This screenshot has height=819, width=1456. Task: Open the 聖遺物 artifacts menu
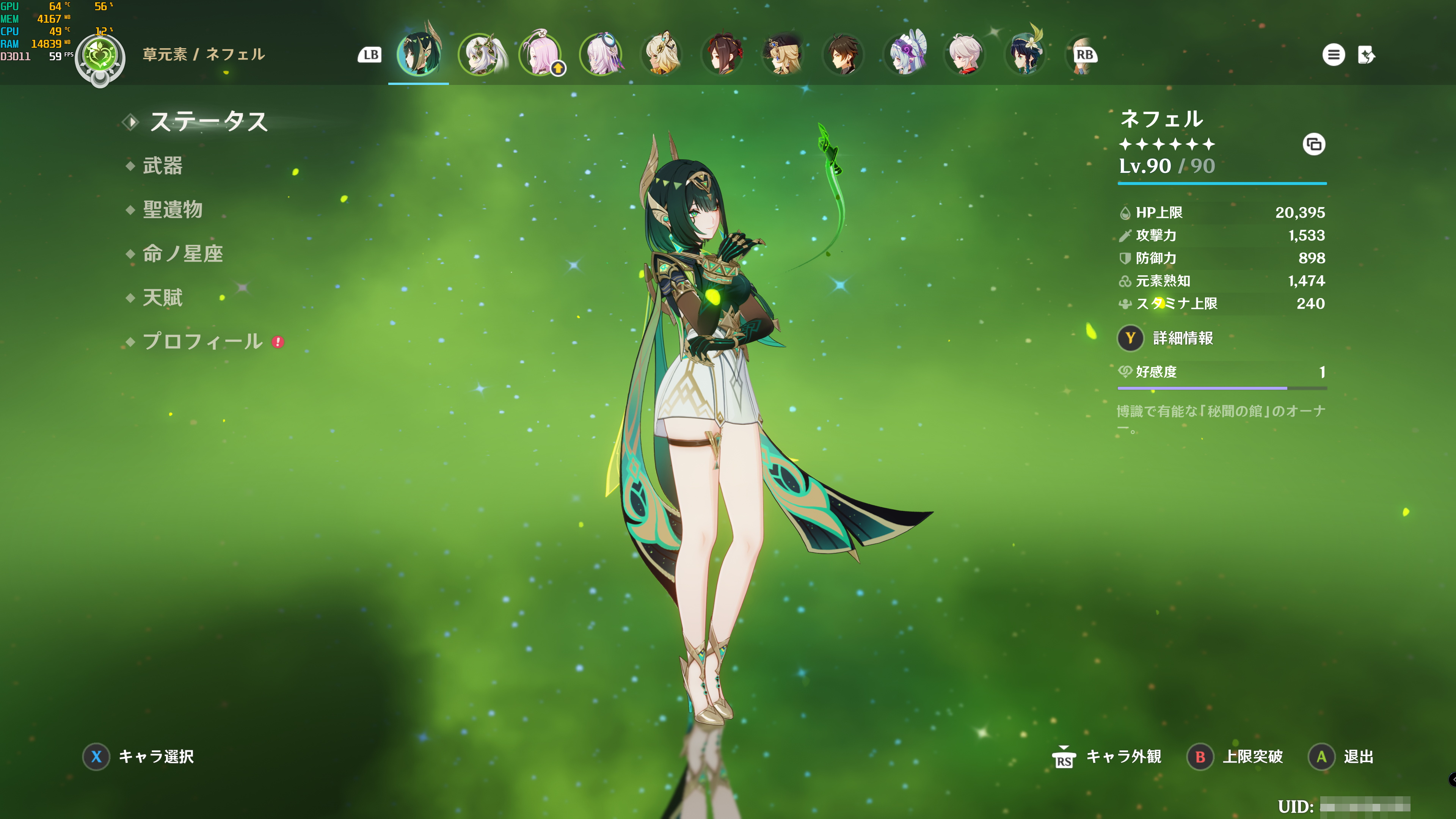(173, 210)
